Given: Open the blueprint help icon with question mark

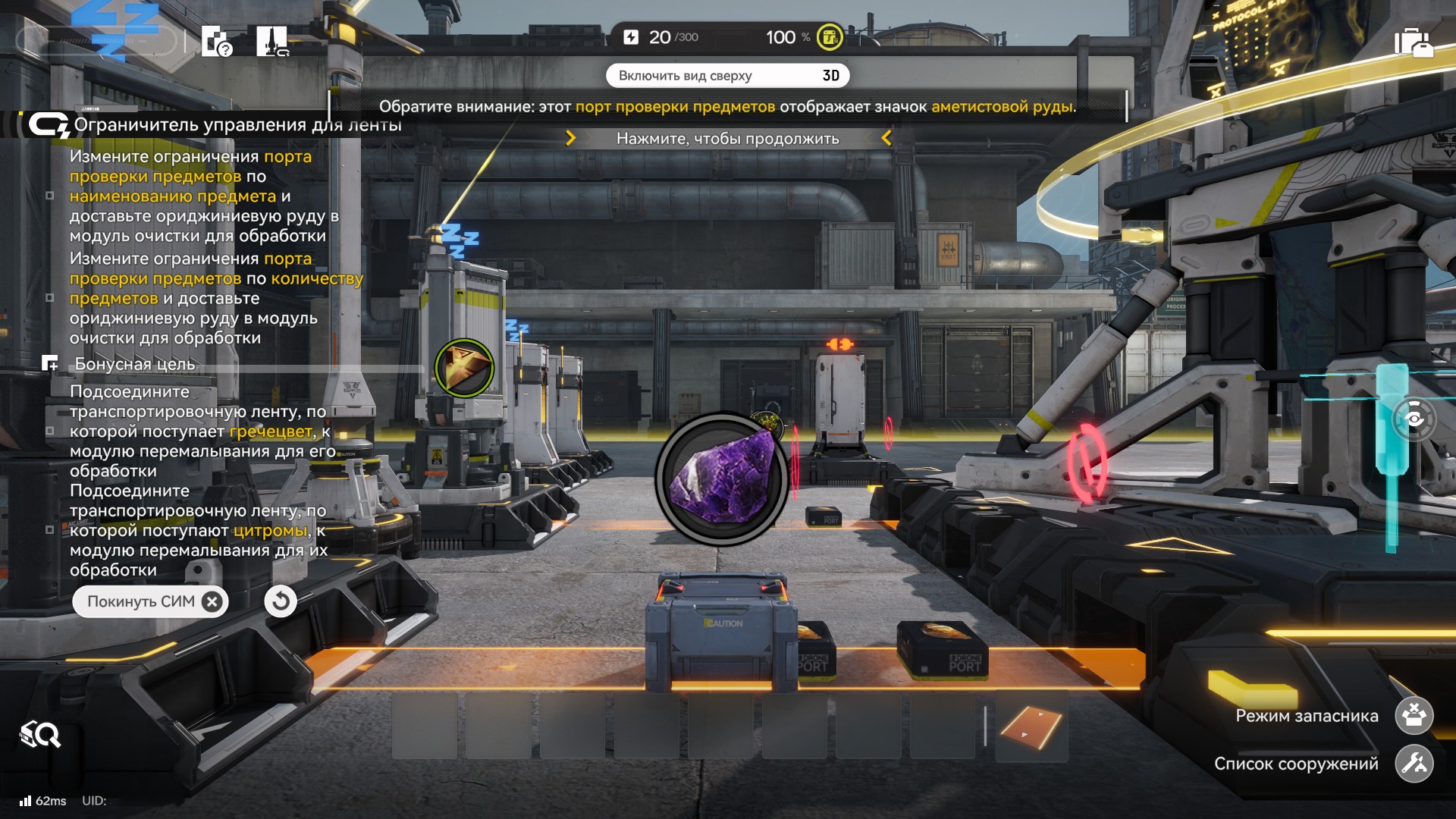Looking at the screenshot, I should coord(217,42).
